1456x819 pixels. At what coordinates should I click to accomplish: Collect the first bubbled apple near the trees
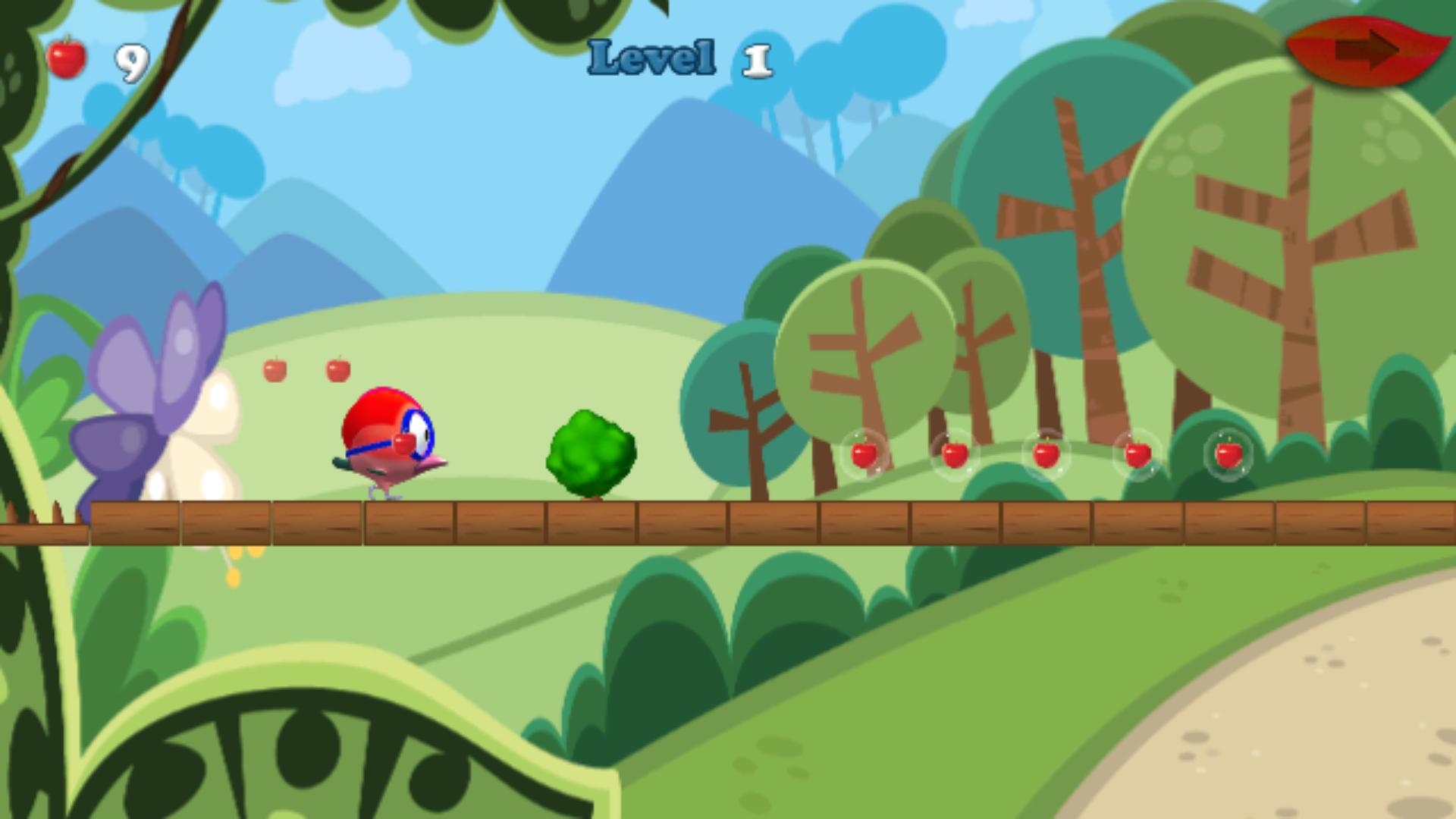click(863, 455)
